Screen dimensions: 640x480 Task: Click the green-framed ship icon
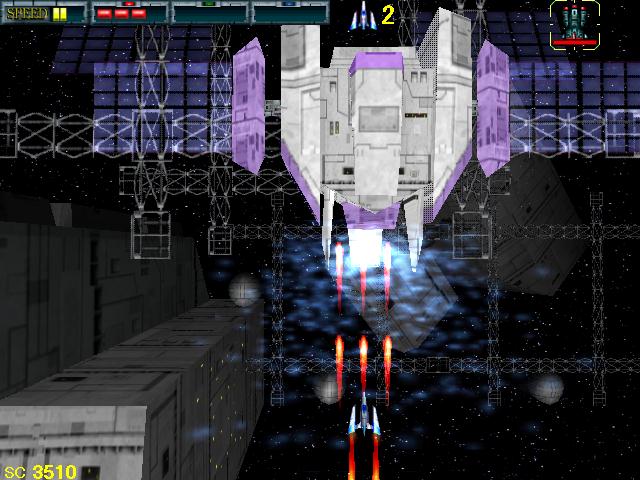pos(573,24)
